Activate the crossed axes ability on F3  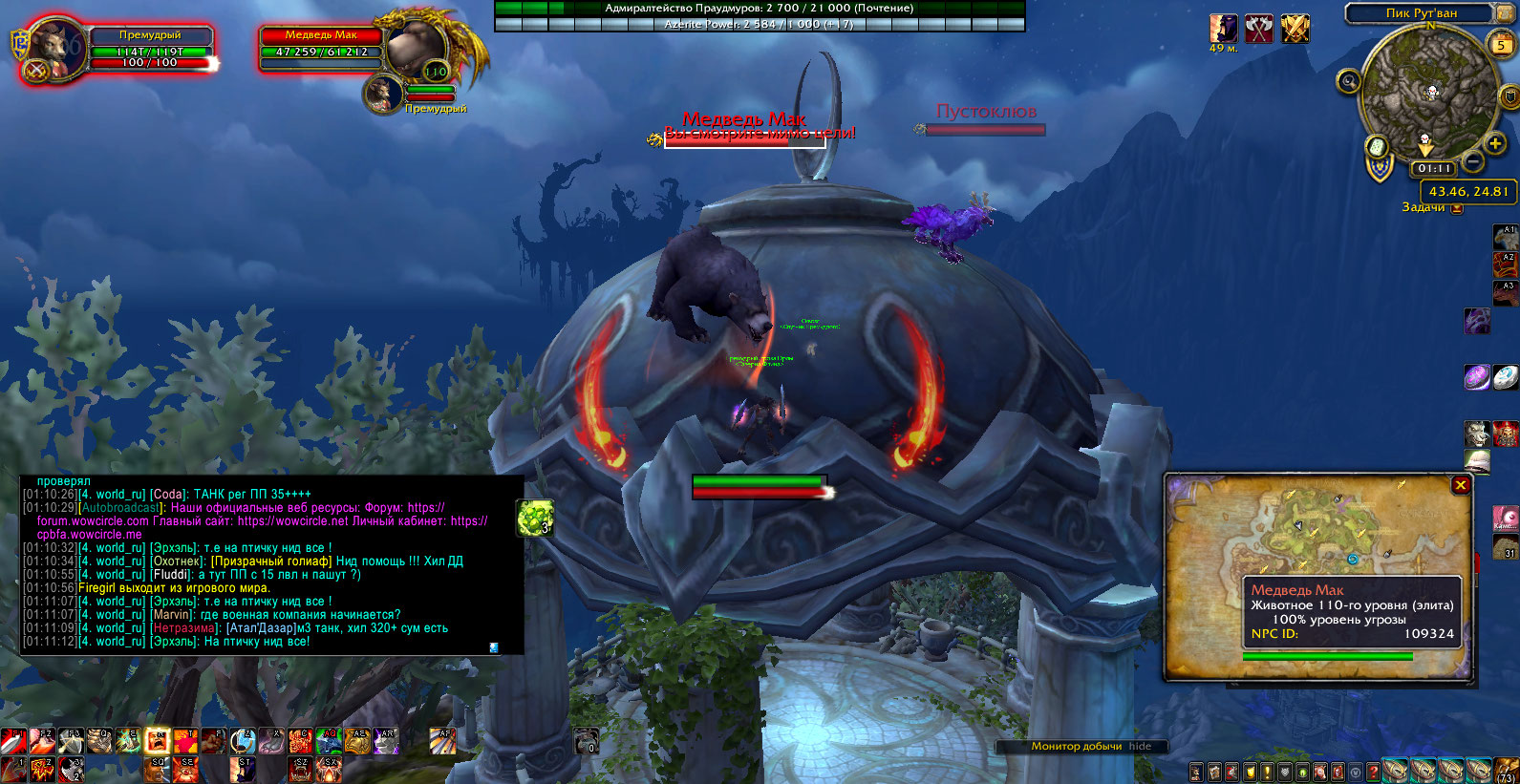70,741
